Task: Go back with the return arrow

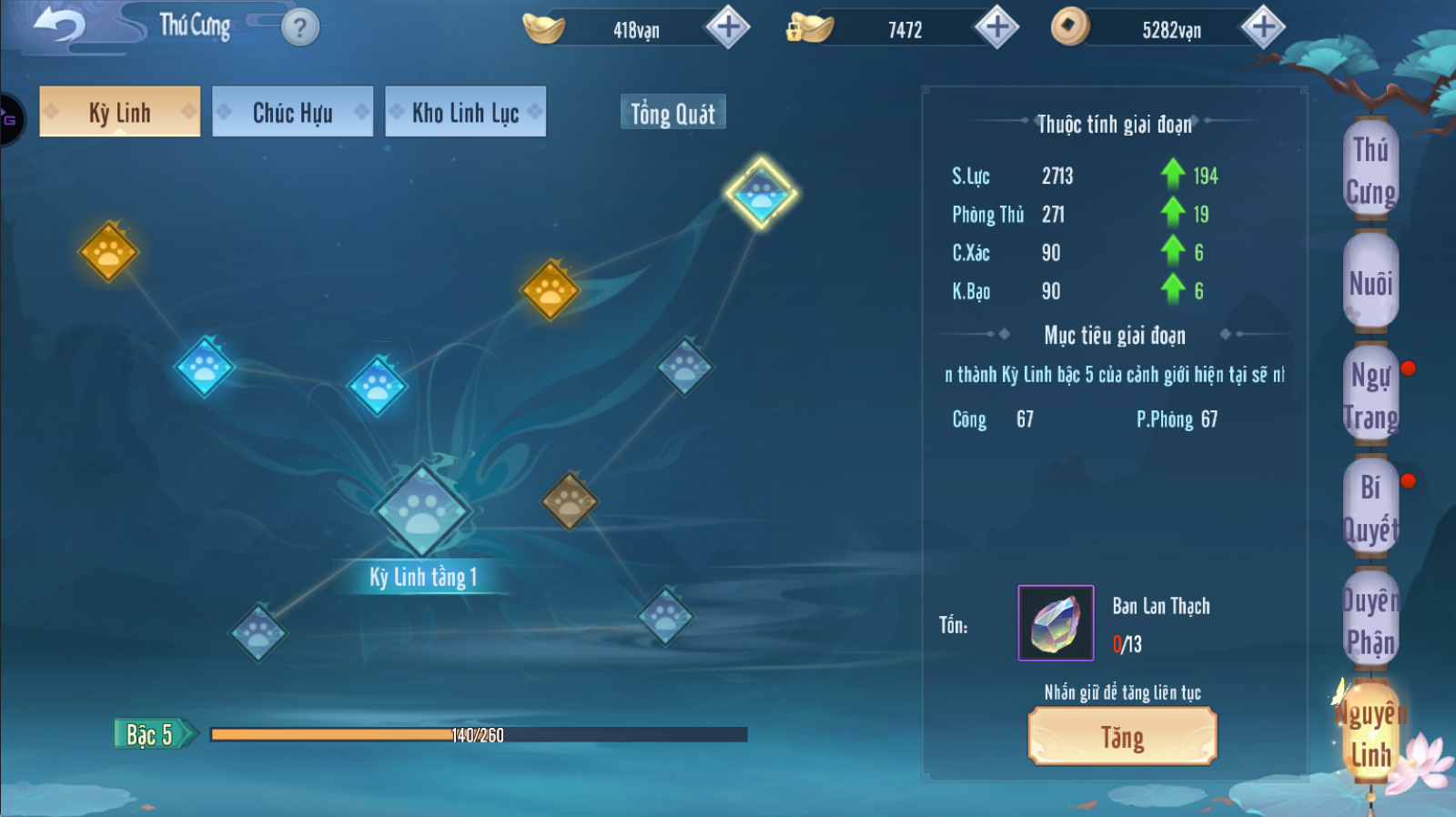Action: pyautogui.click(x=58, y=25)
